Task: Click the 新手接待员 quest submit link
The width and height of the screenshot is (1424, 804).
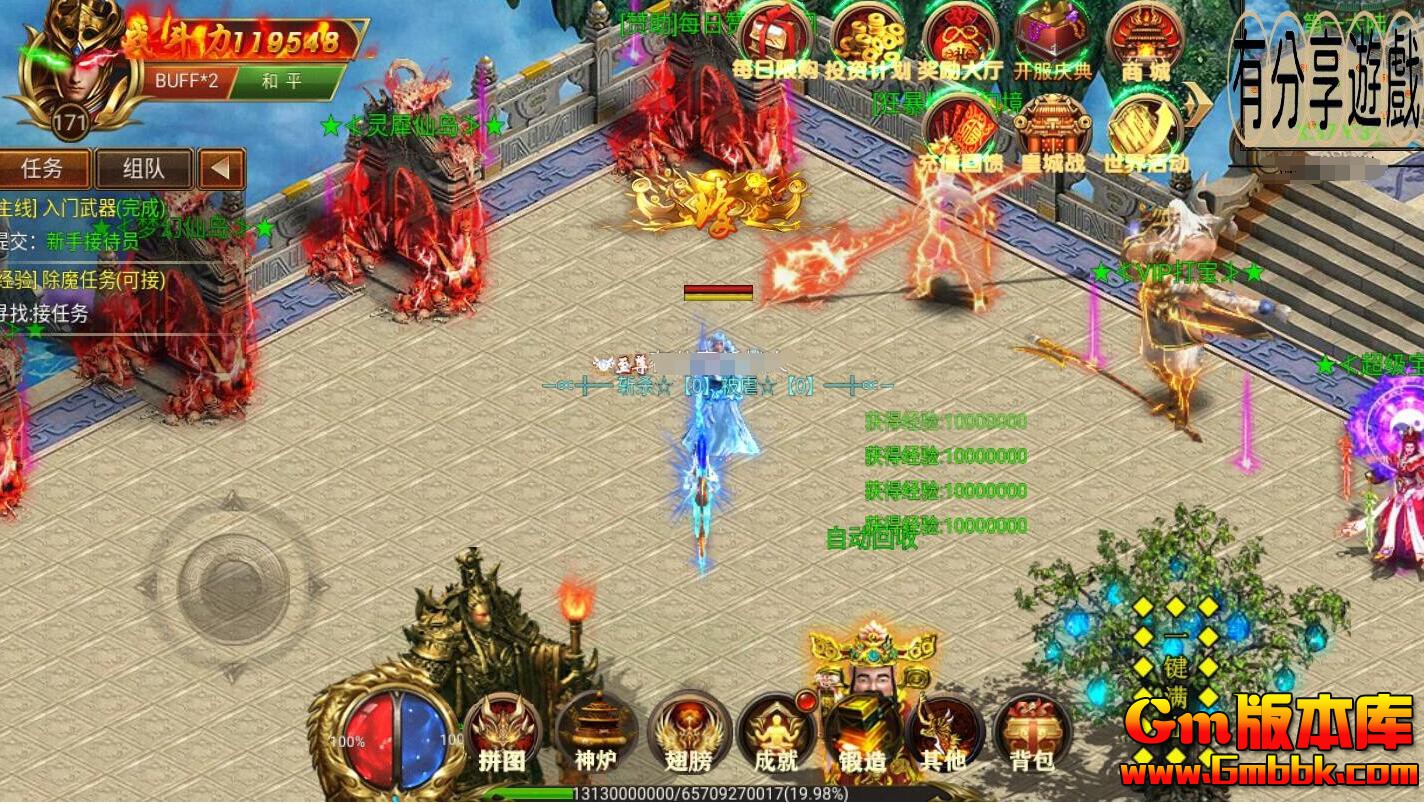Action: 95,240
